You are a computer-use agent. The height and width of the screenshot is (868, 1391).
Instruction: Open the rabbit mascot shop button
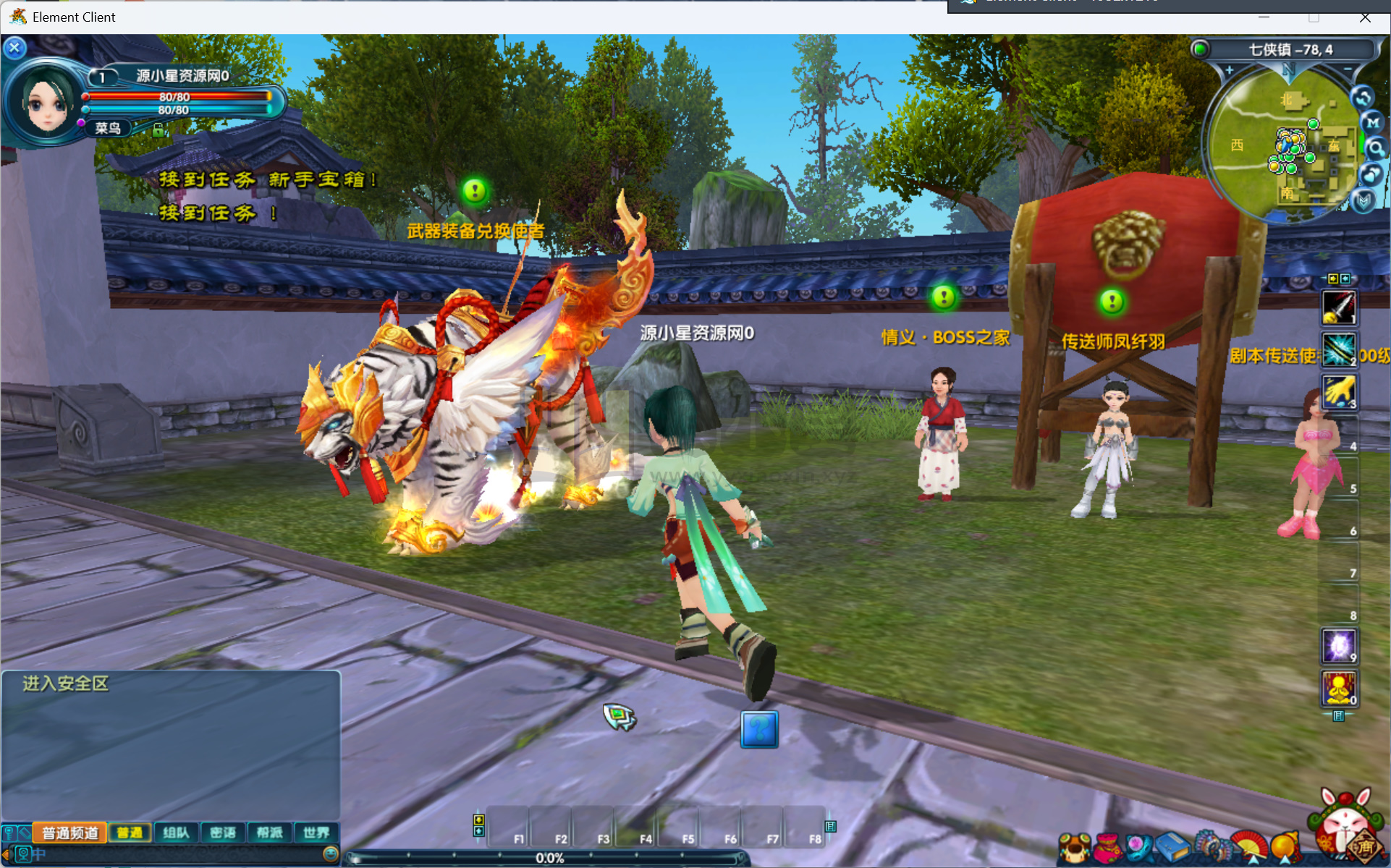tap(1345, 825)
